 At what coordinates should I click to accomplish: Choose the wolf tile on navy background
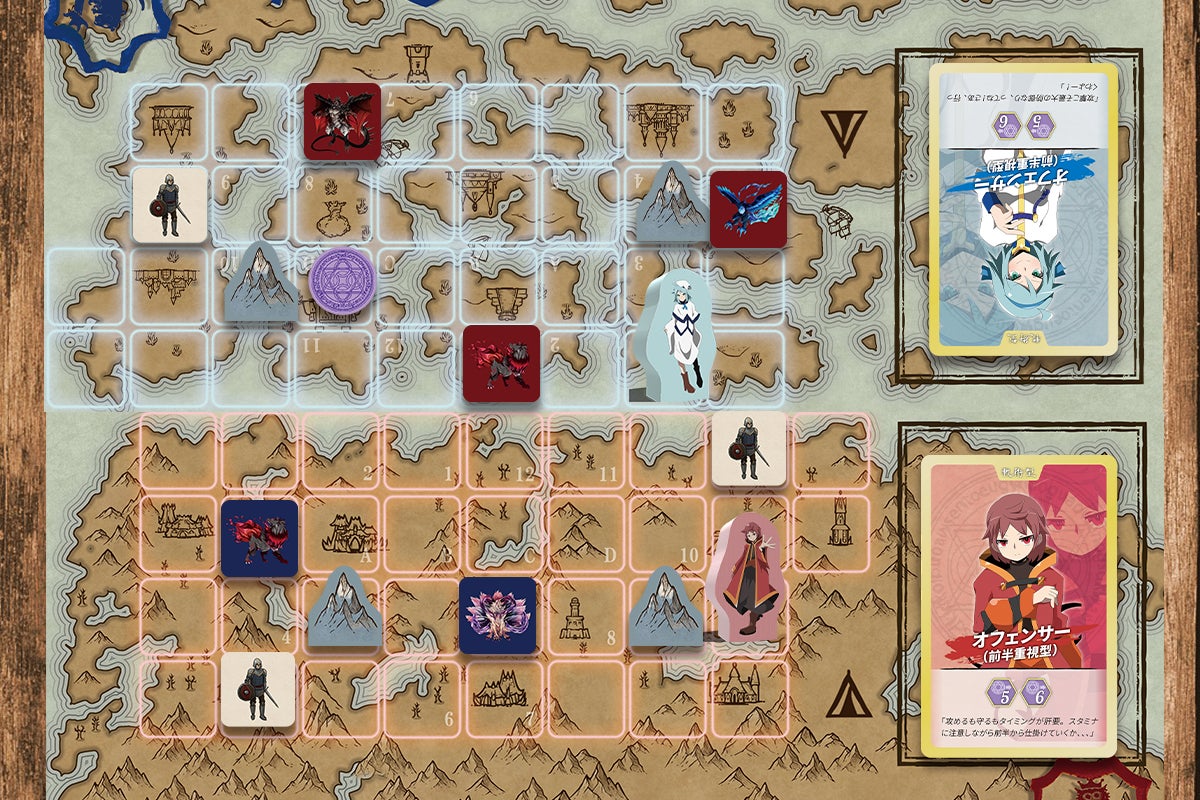point(260,538)
